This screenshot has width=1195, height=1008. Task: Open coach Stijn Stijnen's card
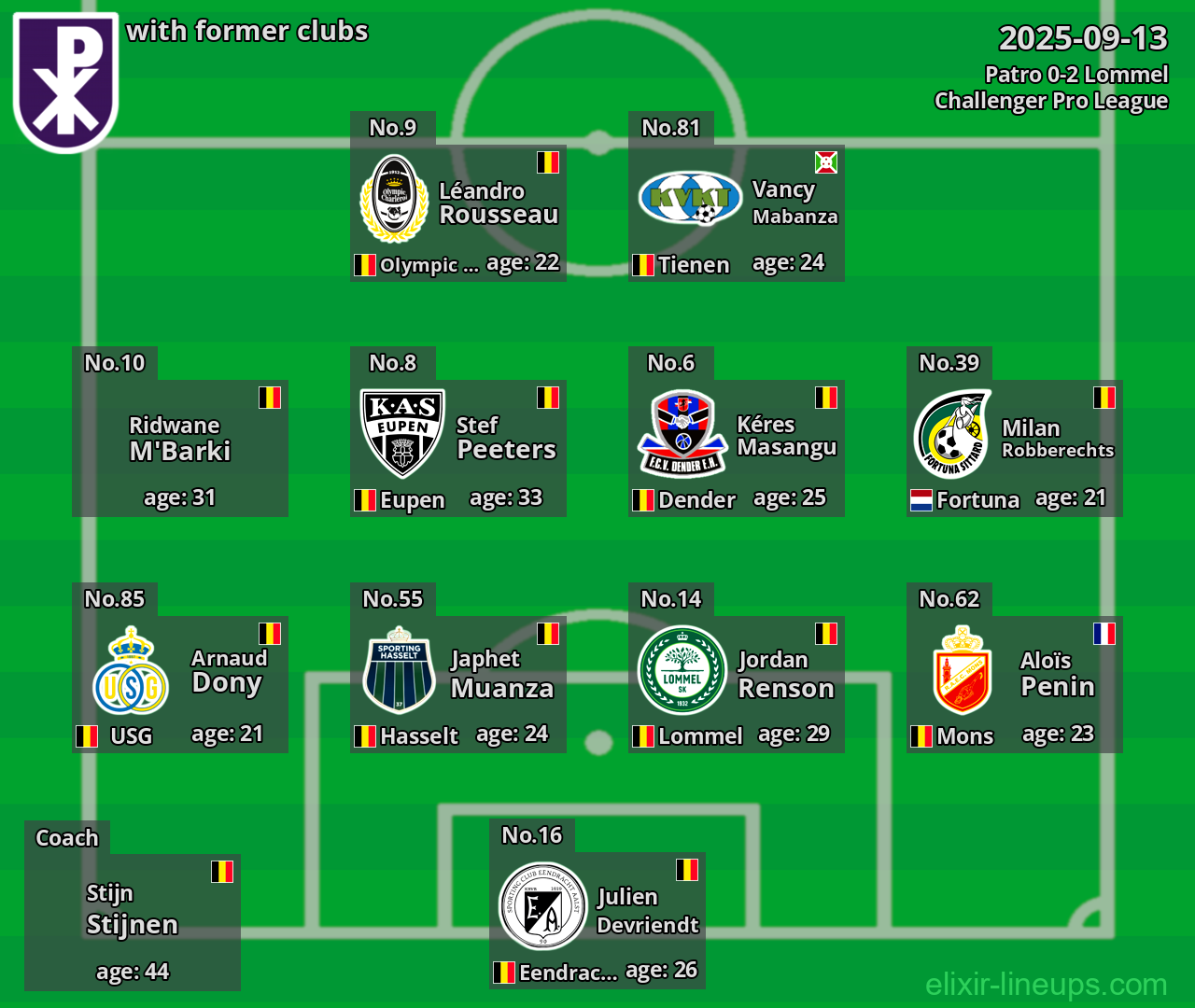133,922
